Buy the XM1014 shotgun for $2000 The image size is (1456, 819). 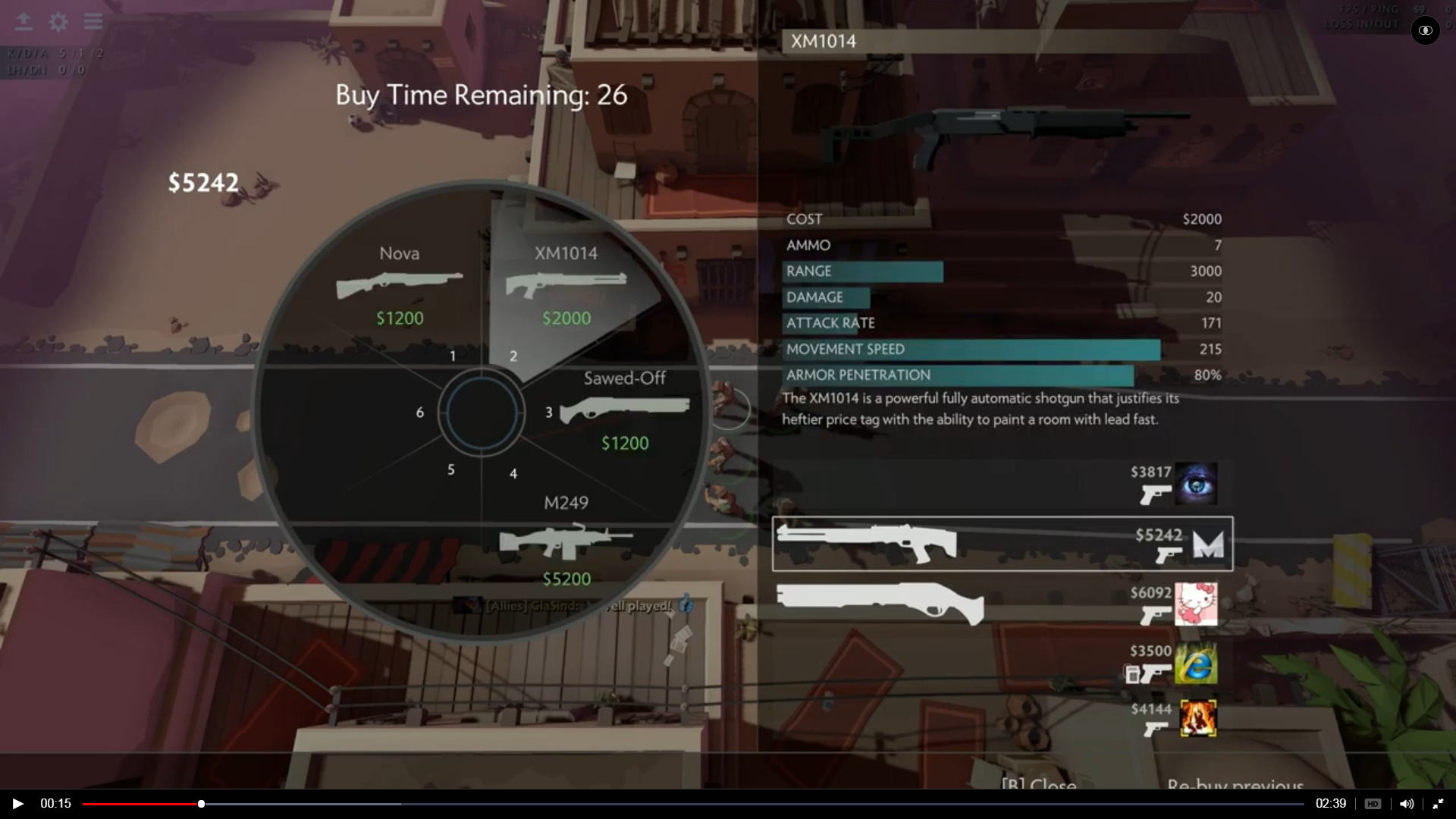point(566,287)
